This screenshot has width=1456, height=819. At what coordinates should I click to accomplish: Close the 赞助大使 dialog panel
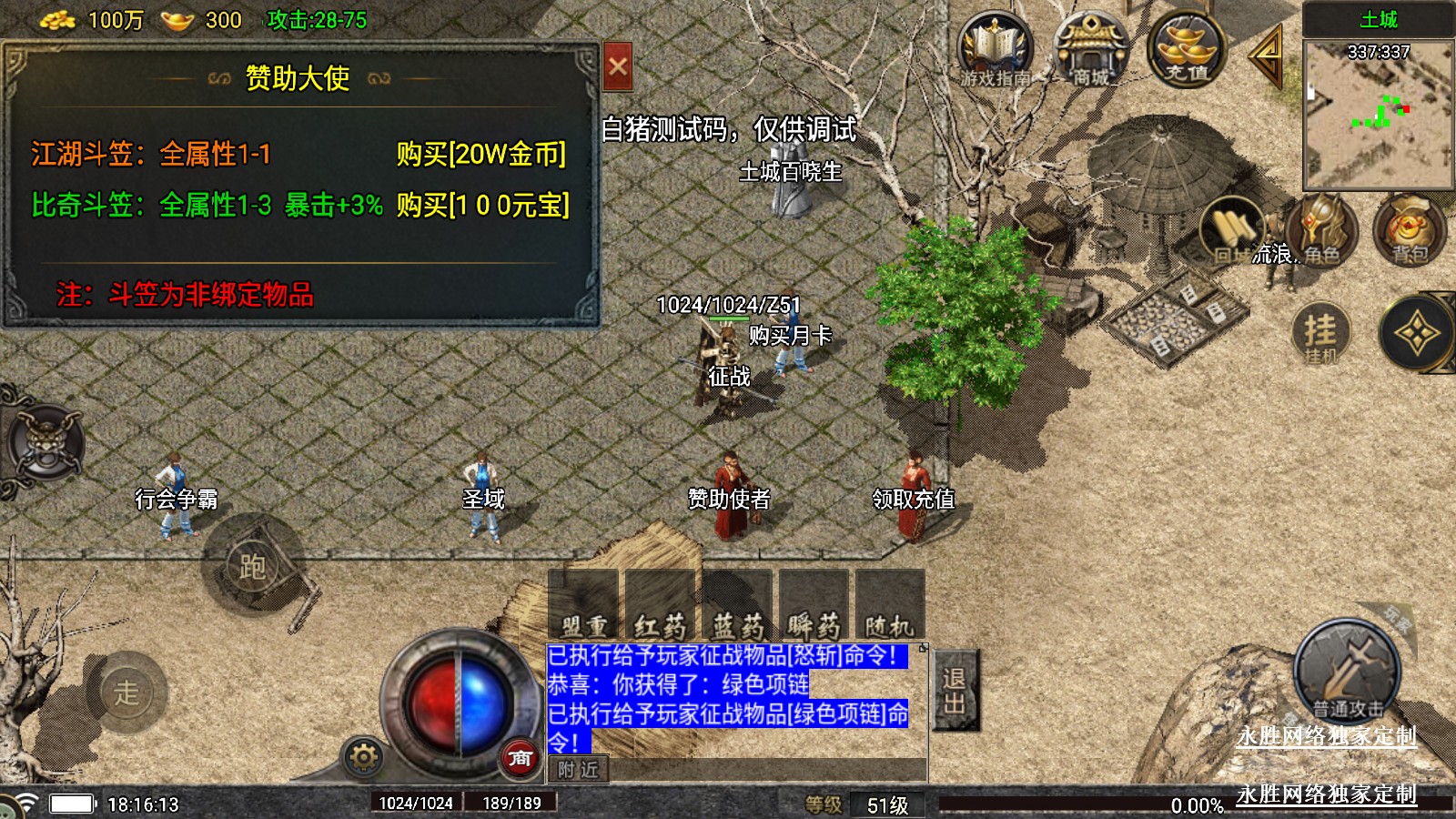point(618,66)
